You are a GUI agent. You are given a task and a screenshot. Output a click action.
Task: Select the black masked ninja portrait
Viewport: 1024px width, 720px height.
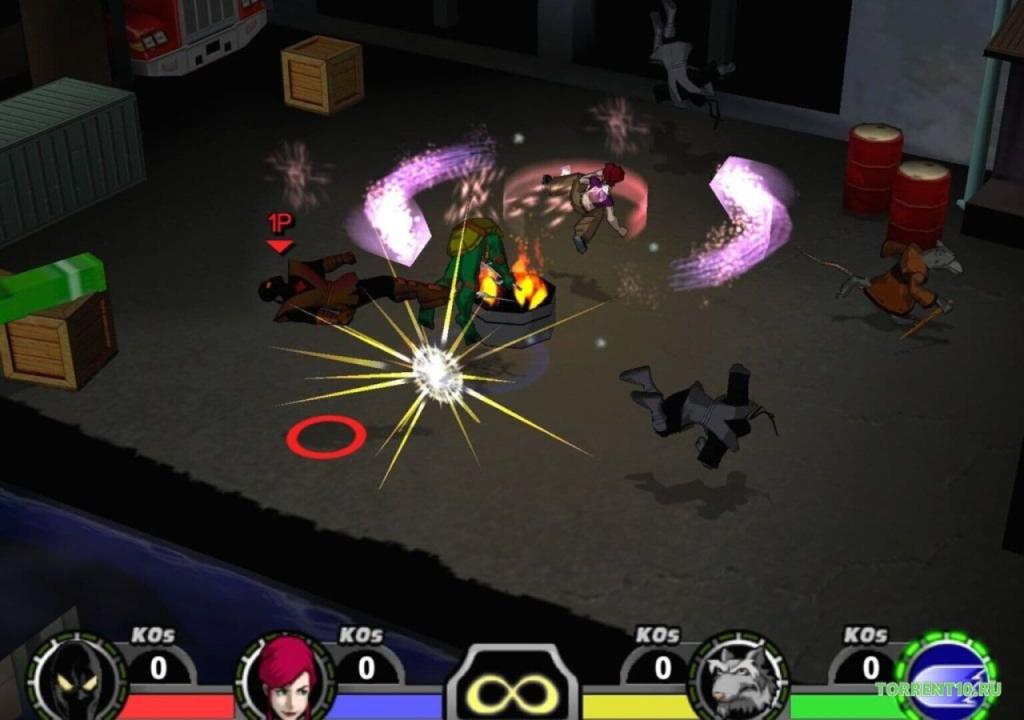pos(76,678)
